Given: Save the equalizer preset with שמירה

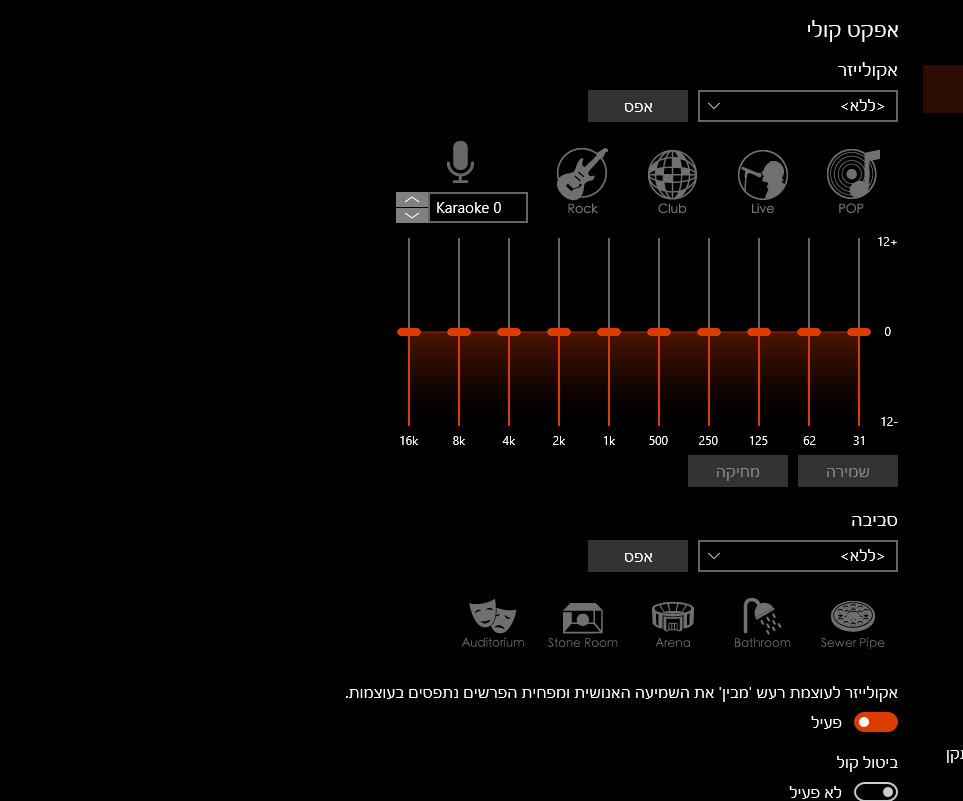Looking at the screenshot, I should point(847,472).
